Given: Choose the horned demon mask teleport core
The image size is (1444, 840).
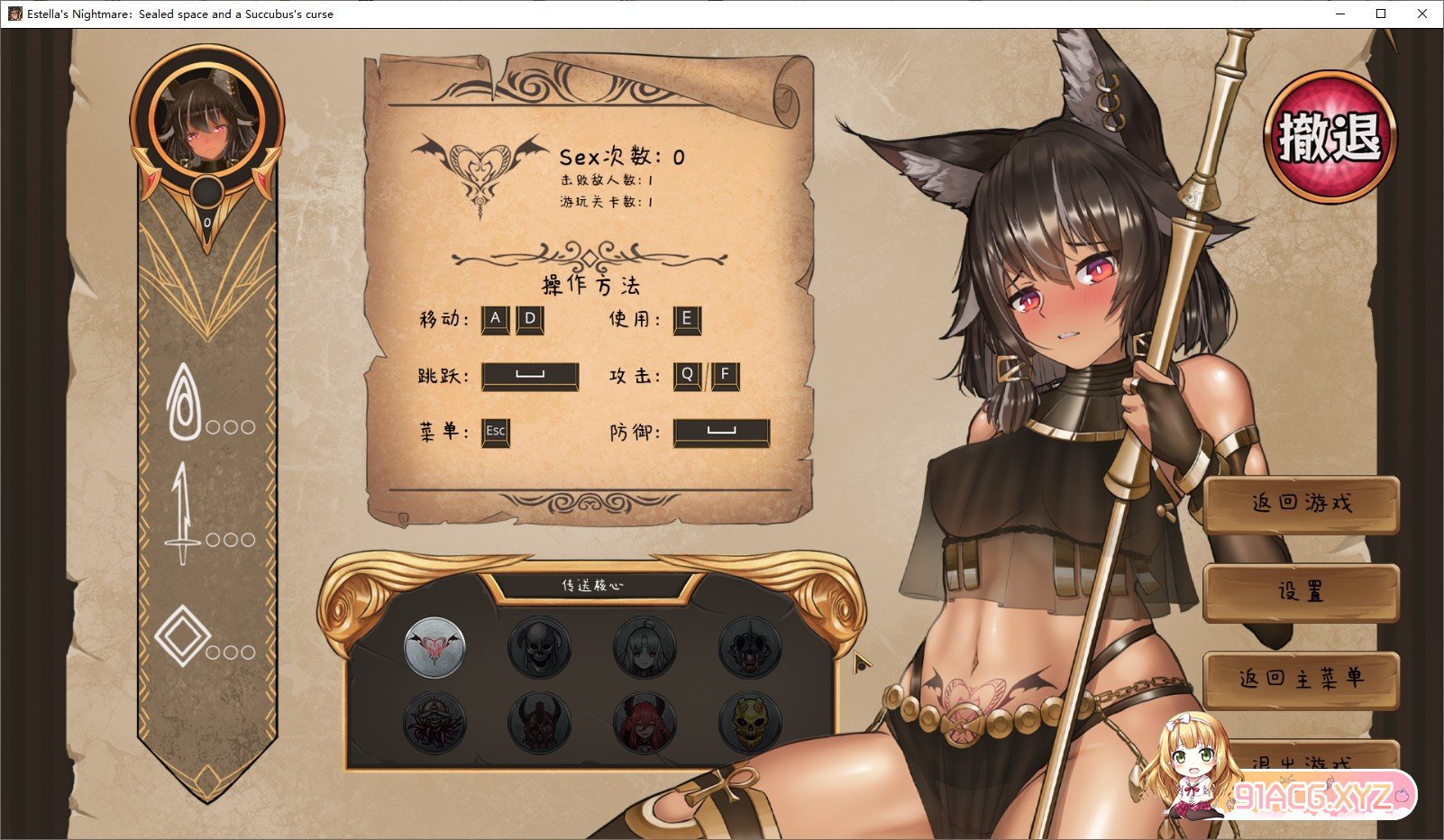Looking at the screenshot, I should click(539, 722).
